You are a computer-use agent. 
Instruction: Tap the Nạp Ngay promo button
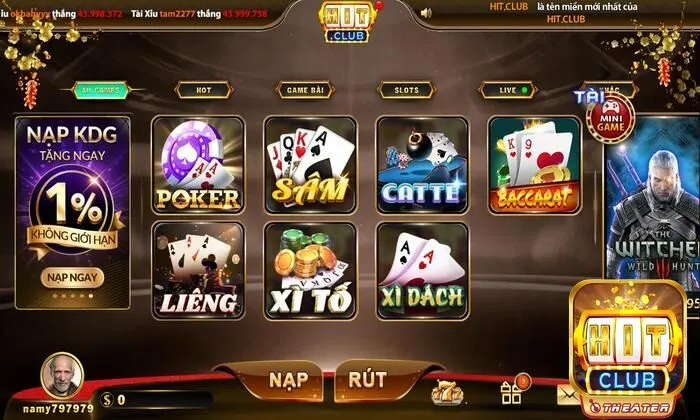[x=70, y=276]
